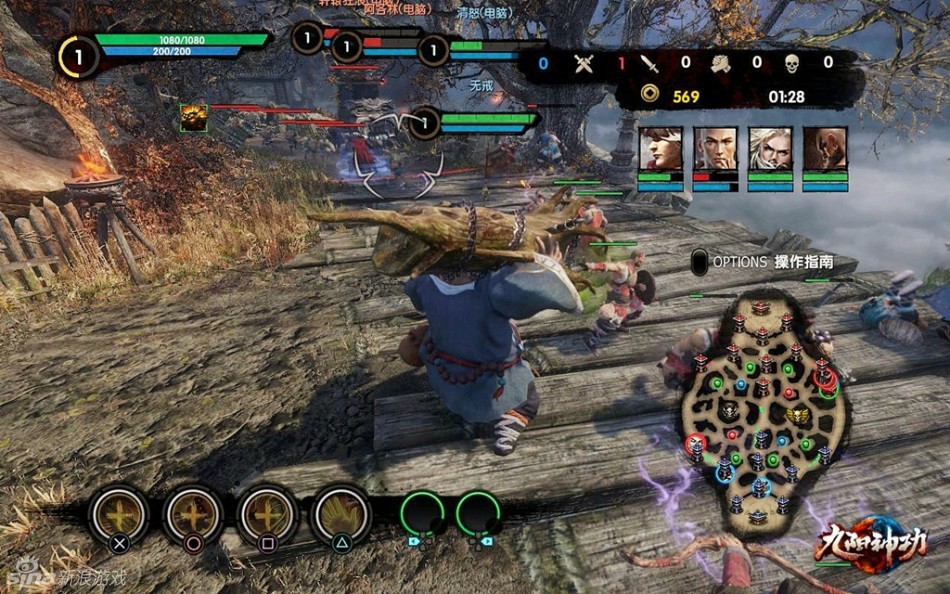Click the gold coin currency icon

click(651, 96)
